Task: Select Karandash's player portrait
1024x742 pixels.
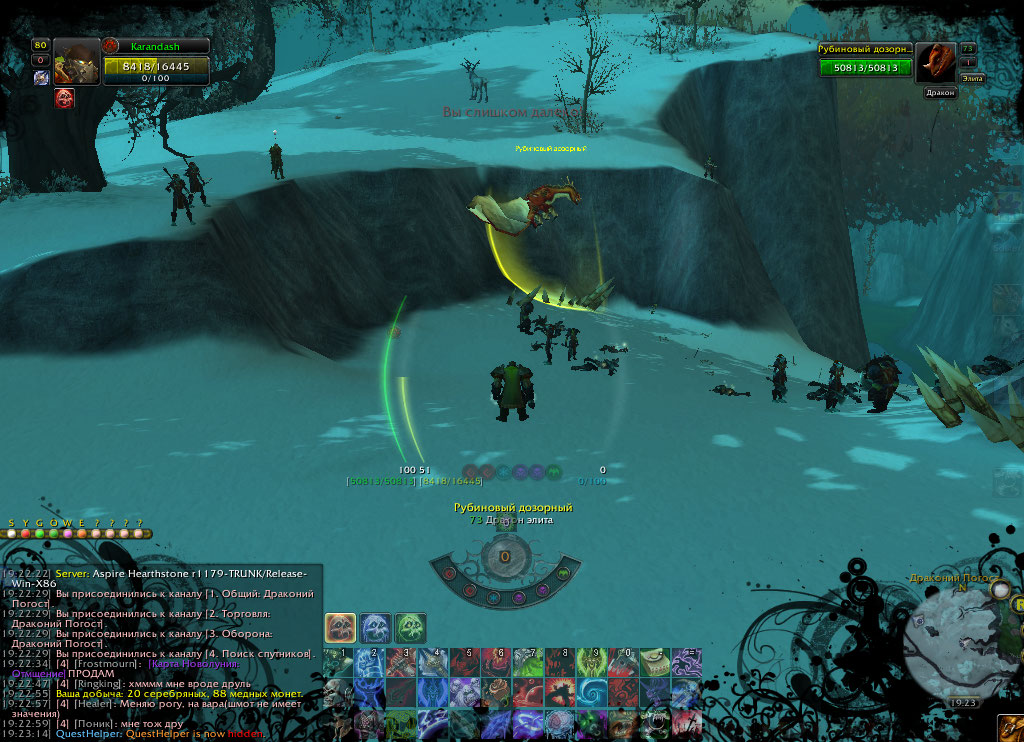Action: tap(77, 63)
